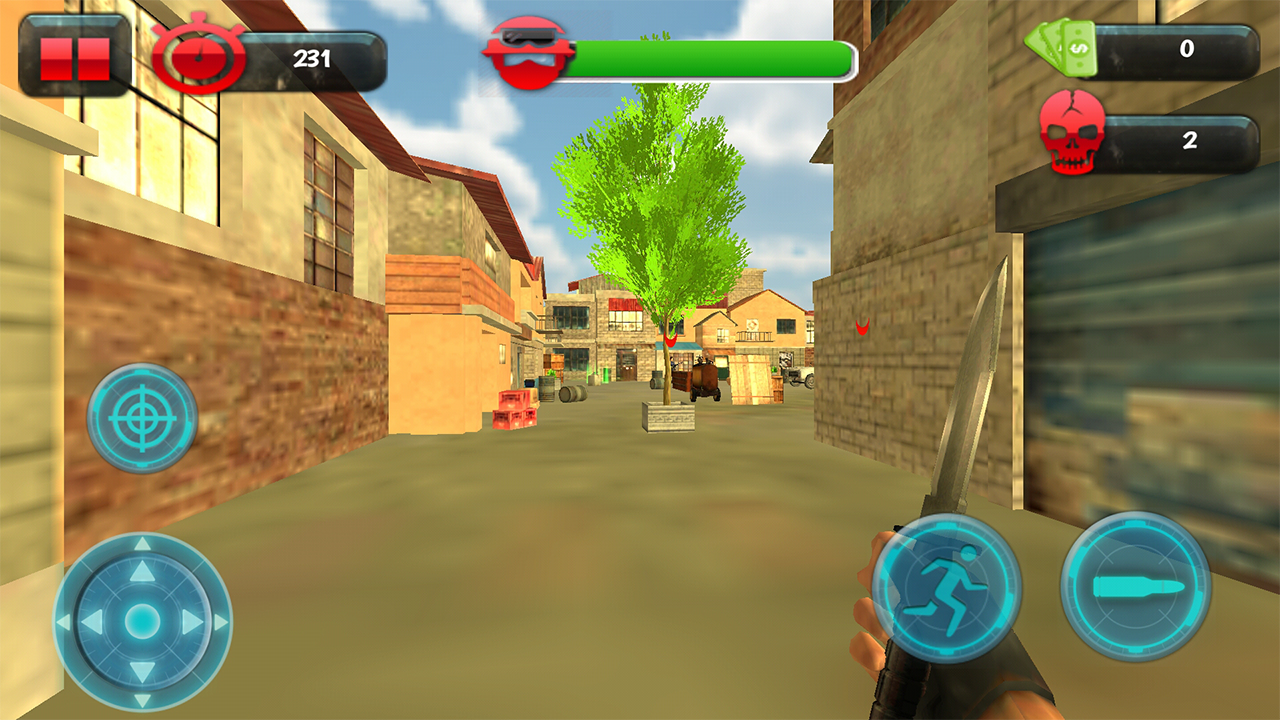Image resolution: width=1280 pixels, height=720 pixels.
Task: Click the green cash money icon
Action: (x=1059, y=47)
